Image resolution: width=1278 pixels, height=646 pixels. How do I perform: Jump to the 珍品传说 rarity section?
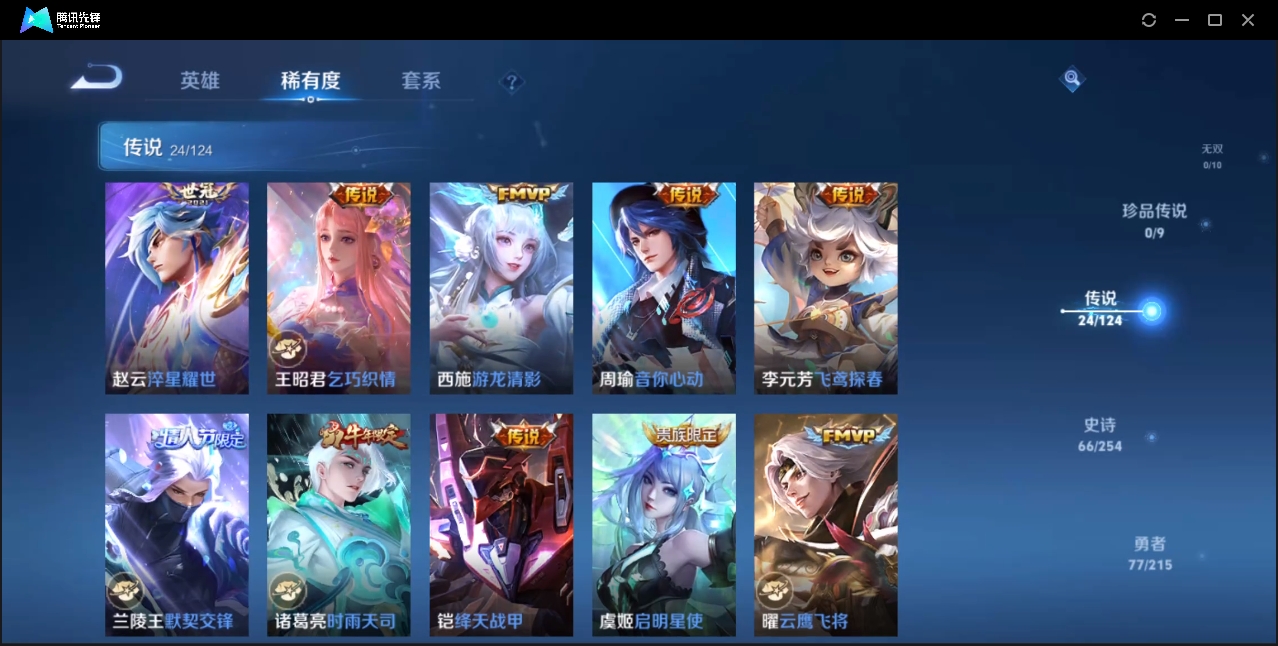1154,219
